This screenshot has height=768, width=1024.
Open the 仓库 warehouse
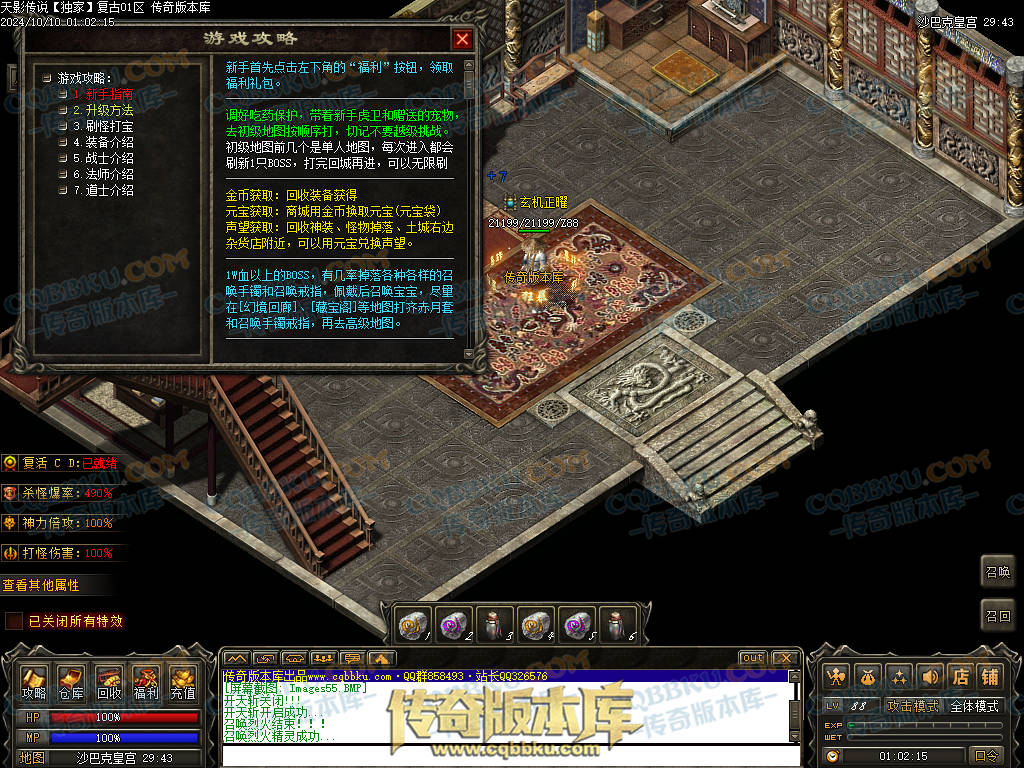[x=71, y=683]
